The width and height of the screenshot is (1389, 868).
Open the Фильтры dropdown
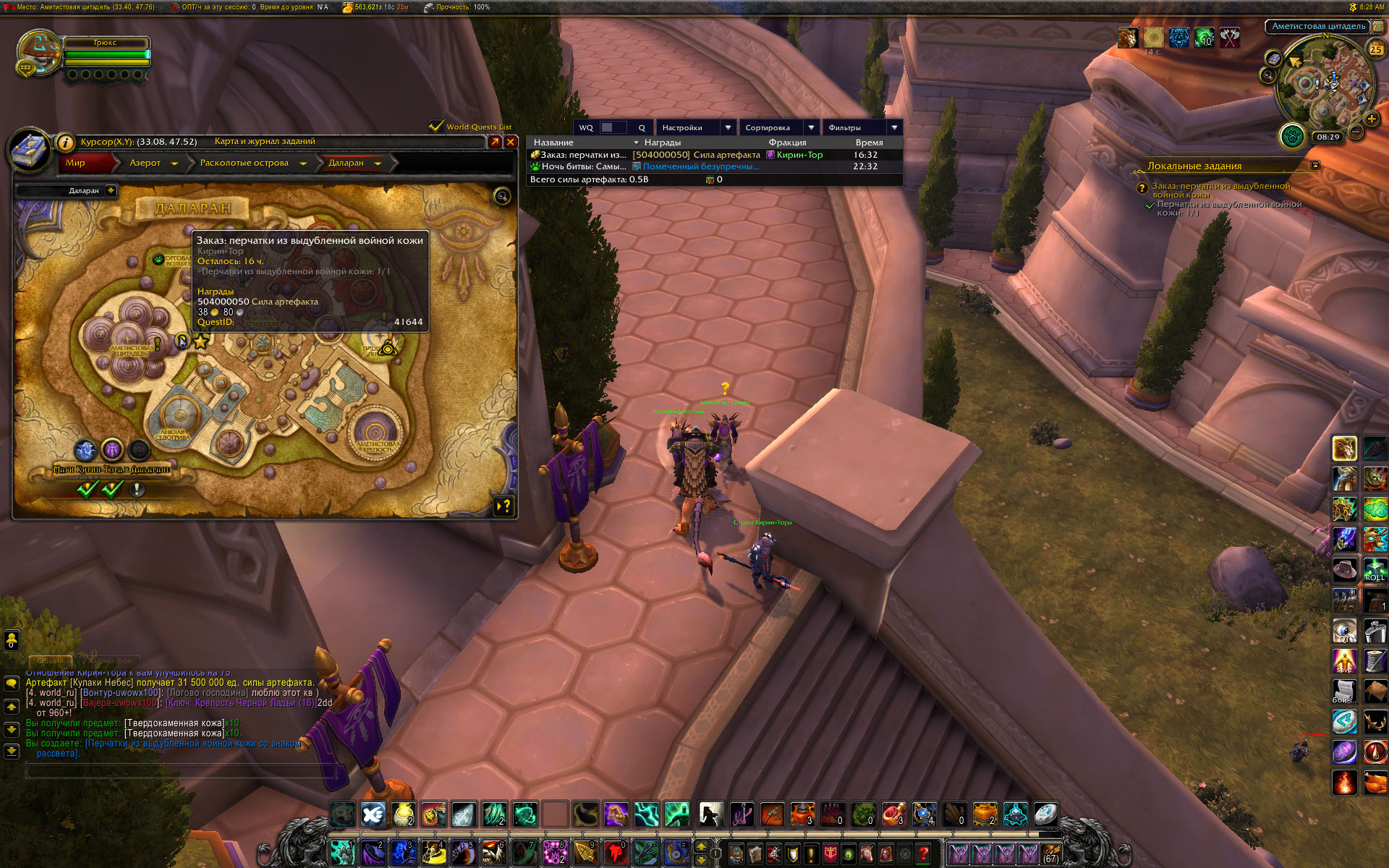(894, 127)
